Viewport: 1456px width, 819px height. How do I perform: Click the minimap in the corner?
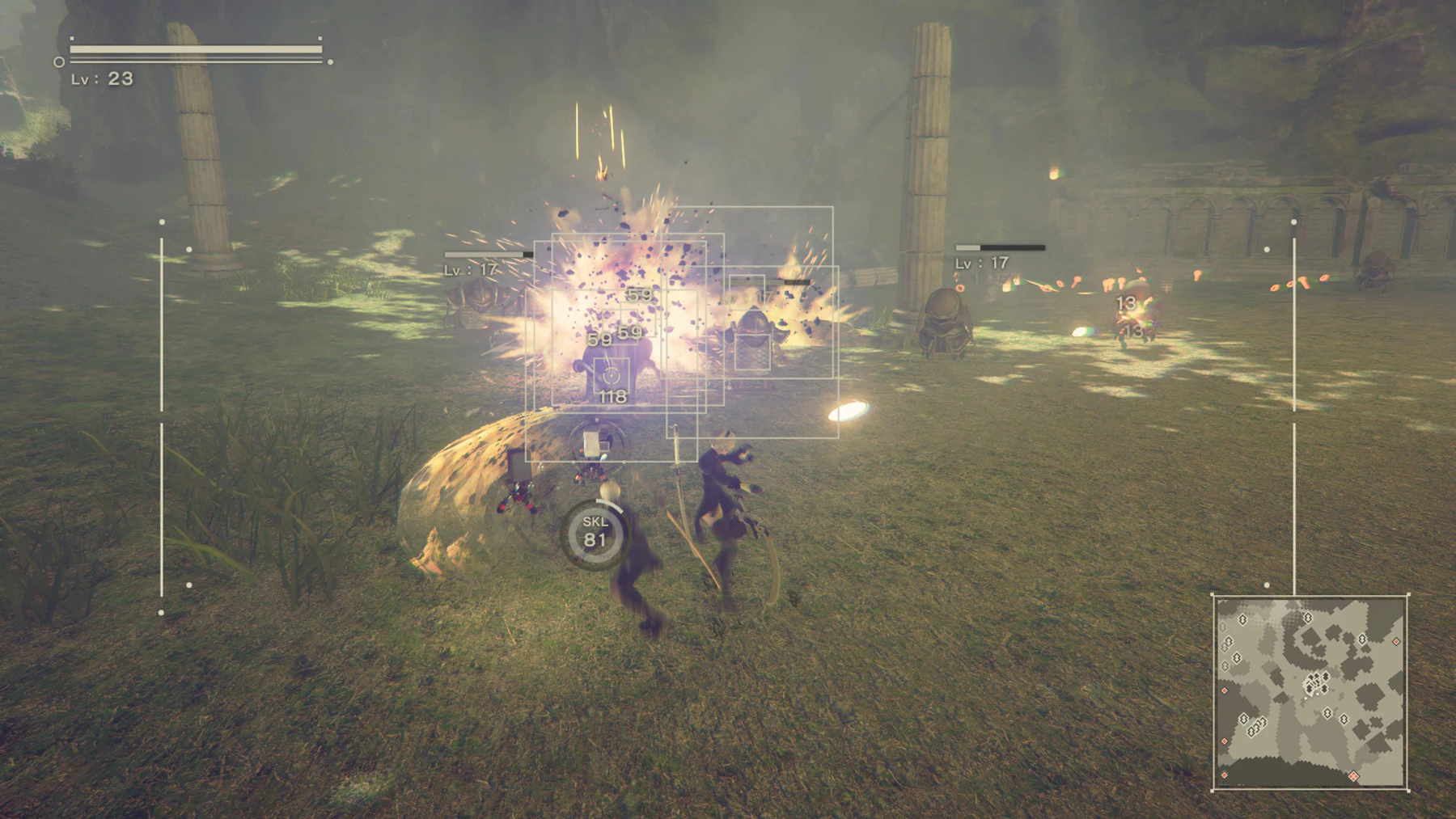pyautogui.click(x=1310, y=692)
